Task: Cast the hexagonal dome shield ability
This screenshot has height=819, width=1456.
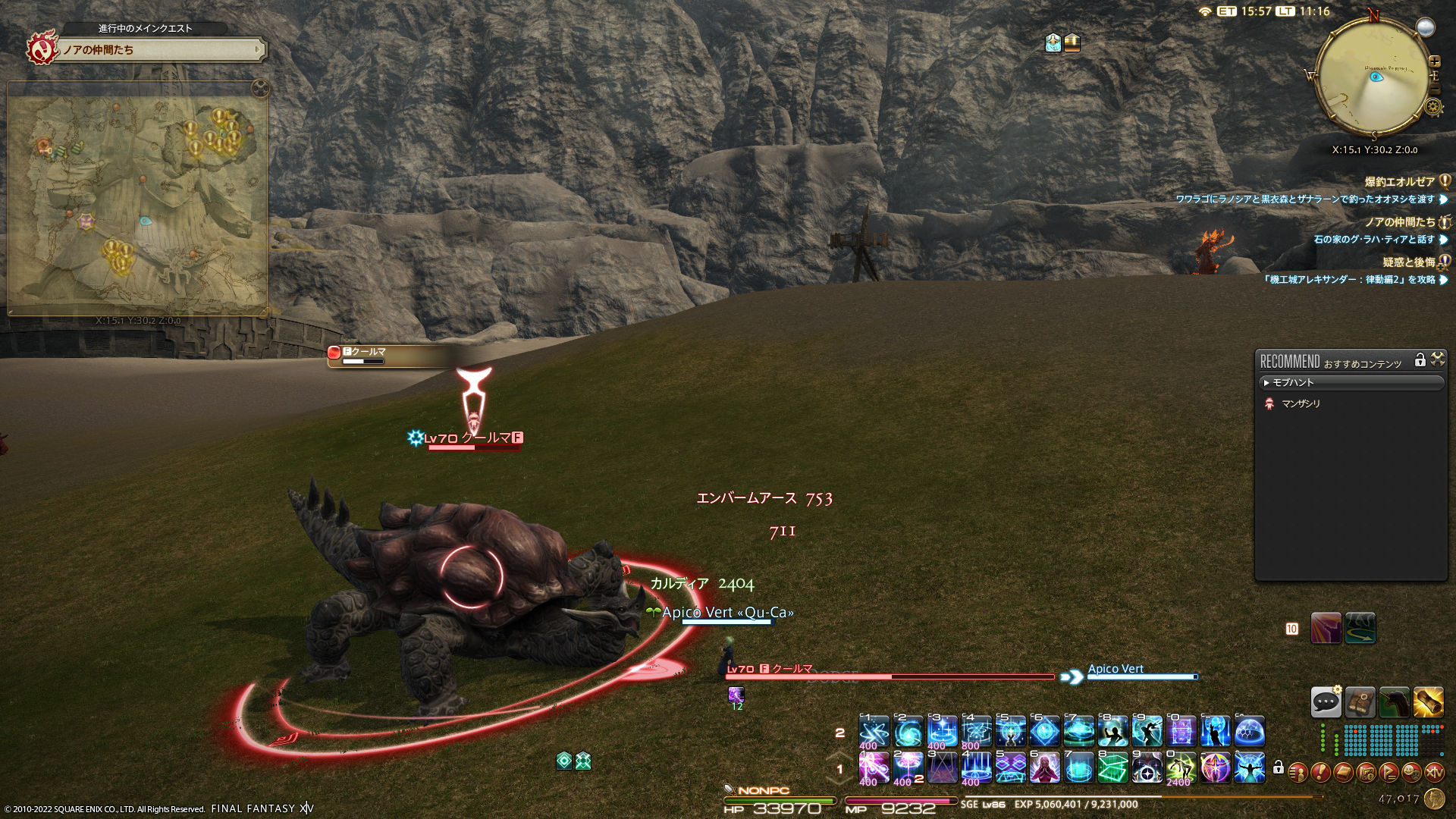Action: (1249, 732)
